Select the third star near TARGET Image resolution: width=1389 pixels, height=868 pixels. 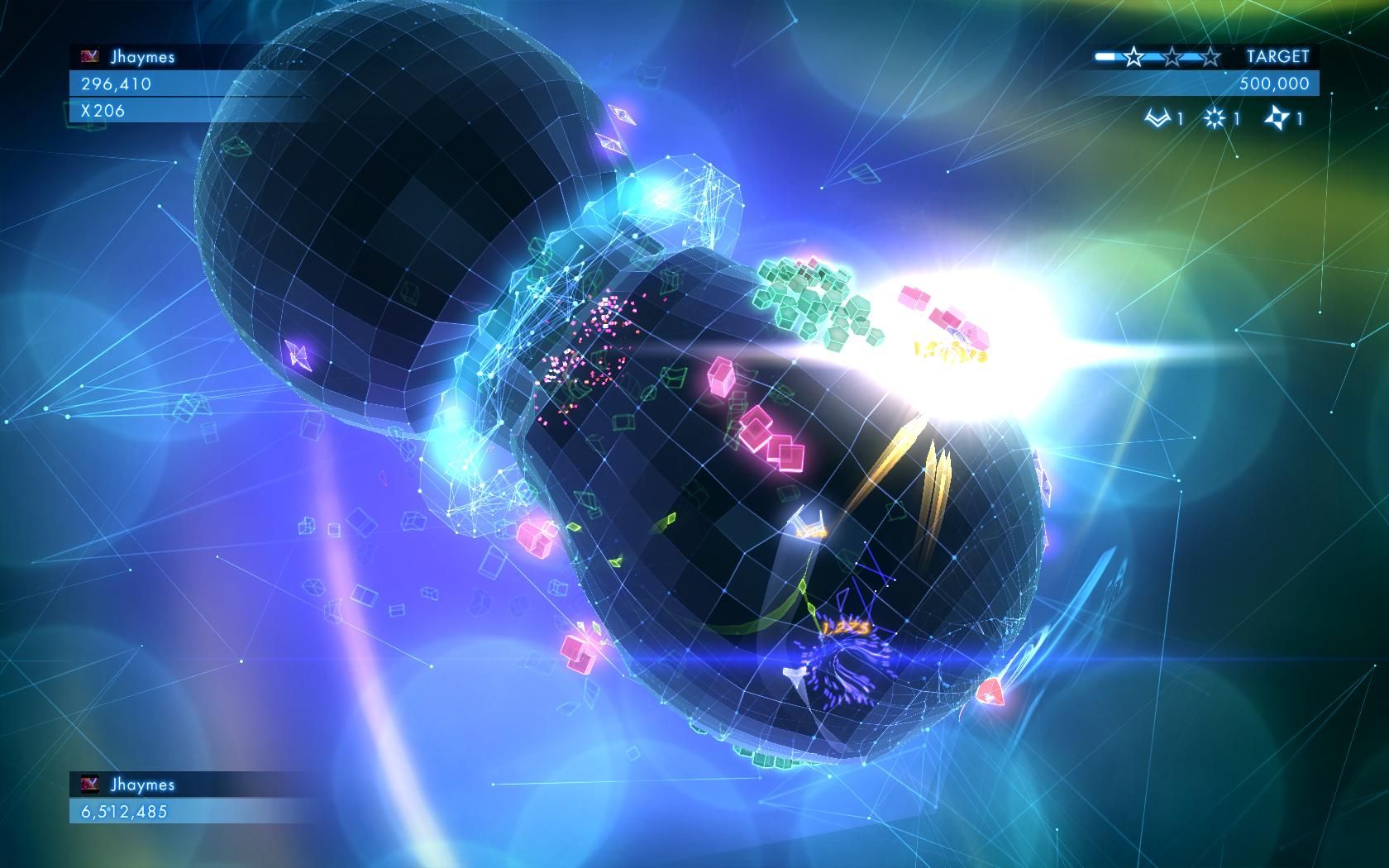click(1210, 56)
